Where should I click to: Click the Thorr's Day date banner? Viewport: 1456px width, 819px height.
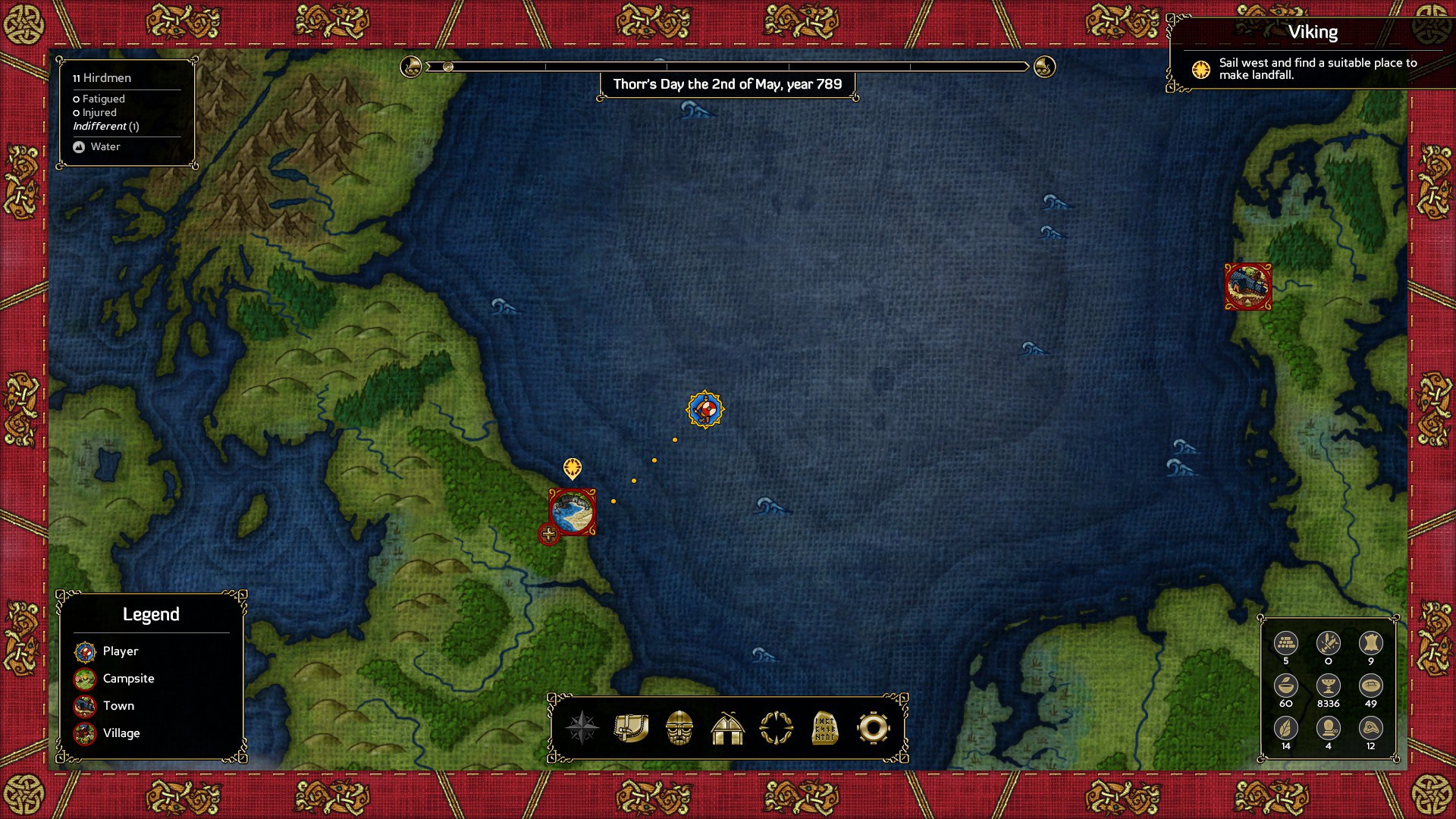click(x=730, y=85)
